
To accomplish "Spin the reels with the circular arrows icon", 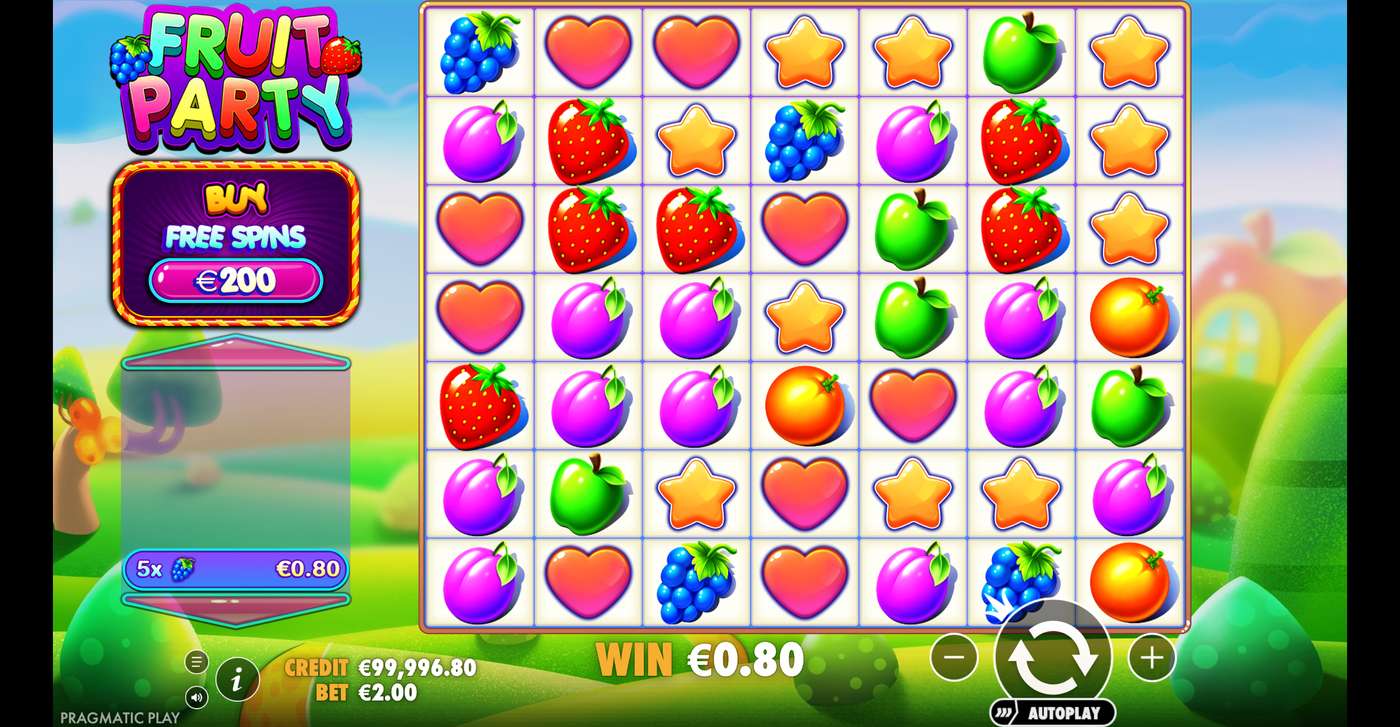I will 1052,657.
